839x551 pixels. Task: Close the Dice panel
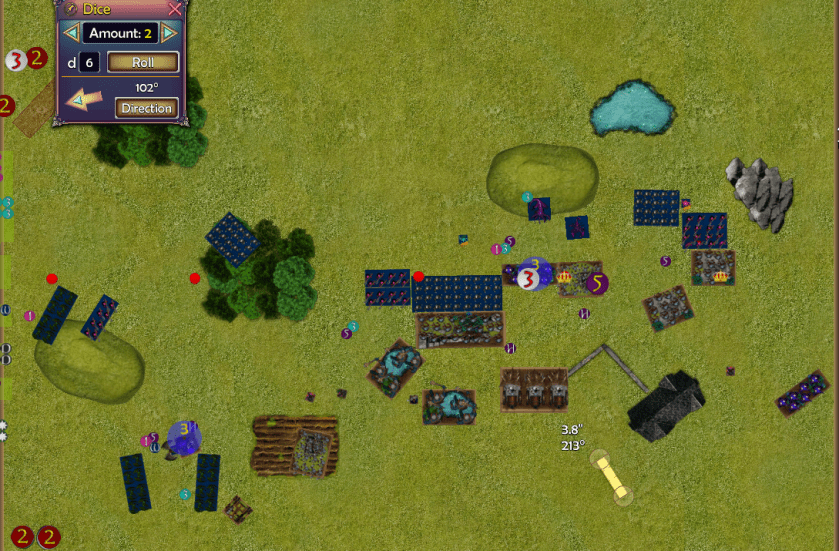coord(175,9)
